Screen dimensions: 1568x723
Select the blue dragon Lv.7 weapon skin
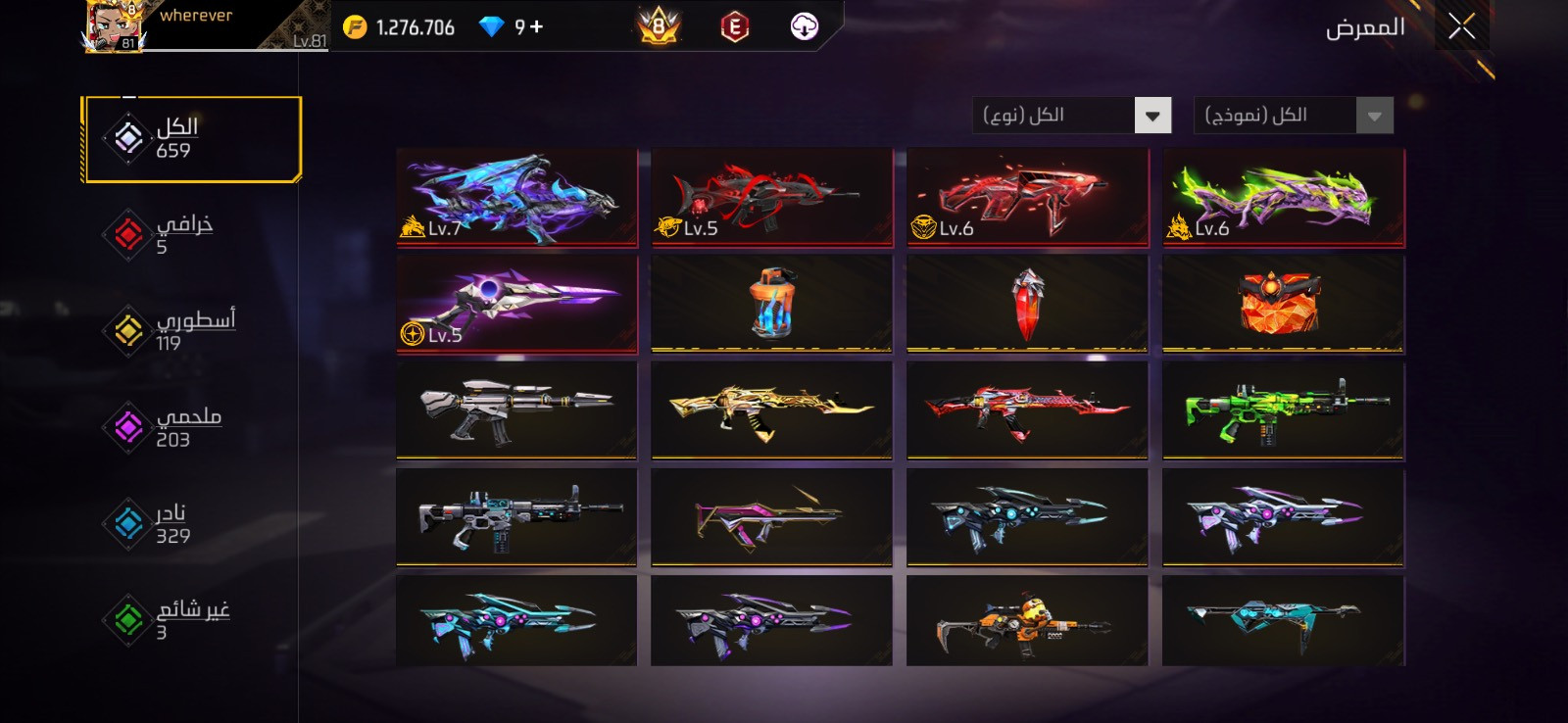(x=516, y=197)
